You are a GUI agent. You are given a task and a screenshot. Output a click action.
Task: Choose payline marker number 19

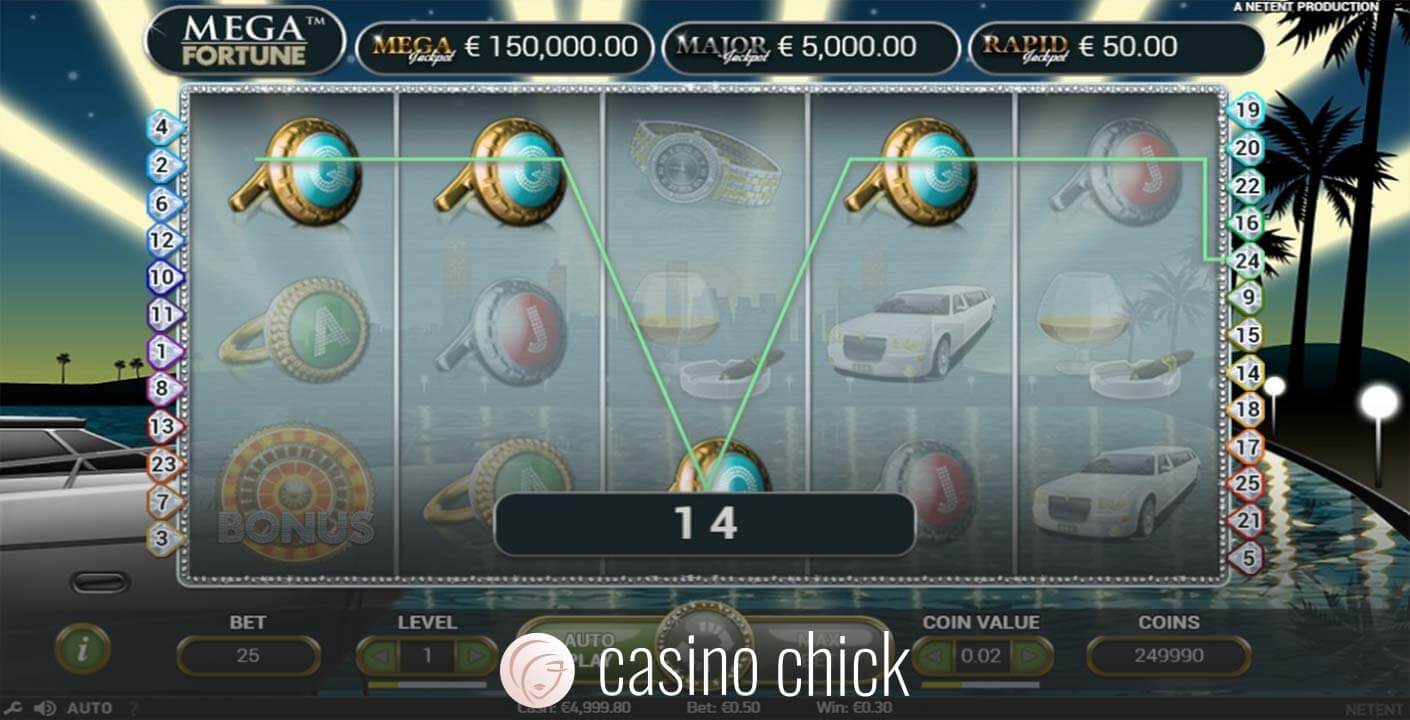tap(1247, 110)
